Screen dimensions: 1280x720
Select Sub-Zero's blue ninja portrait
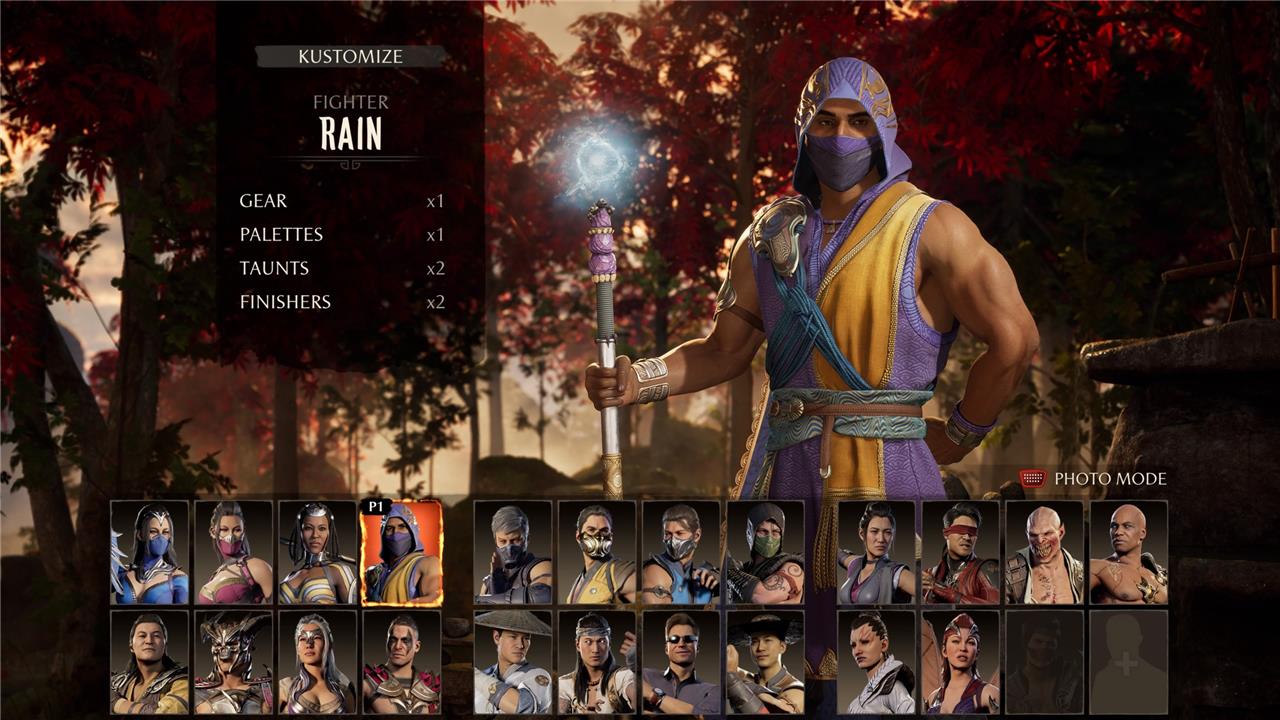pyautogui.click(x=681, y=552)
